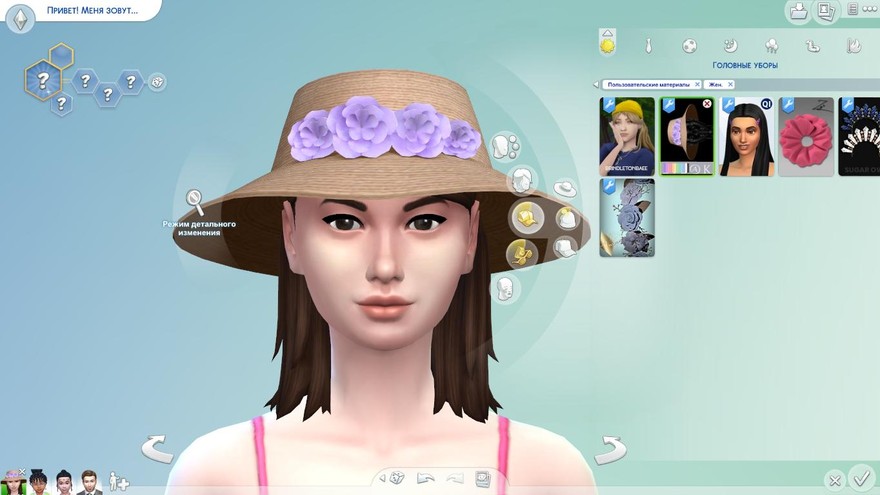Rotate the Sim with the right arrow
The image size is (880, 495).
610,449
